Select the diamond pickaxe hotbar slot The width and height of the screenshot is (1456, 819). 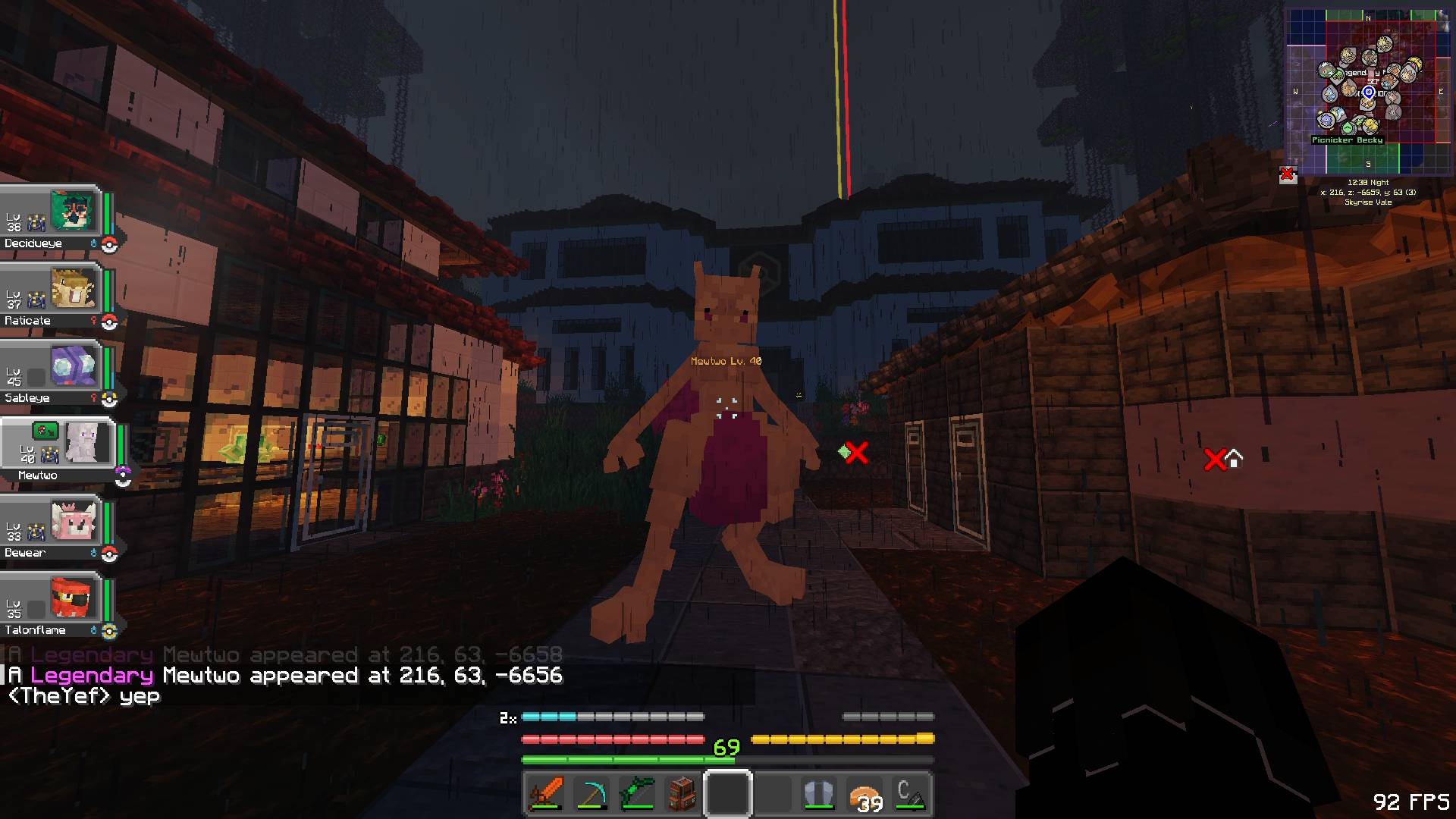[592, 794]
